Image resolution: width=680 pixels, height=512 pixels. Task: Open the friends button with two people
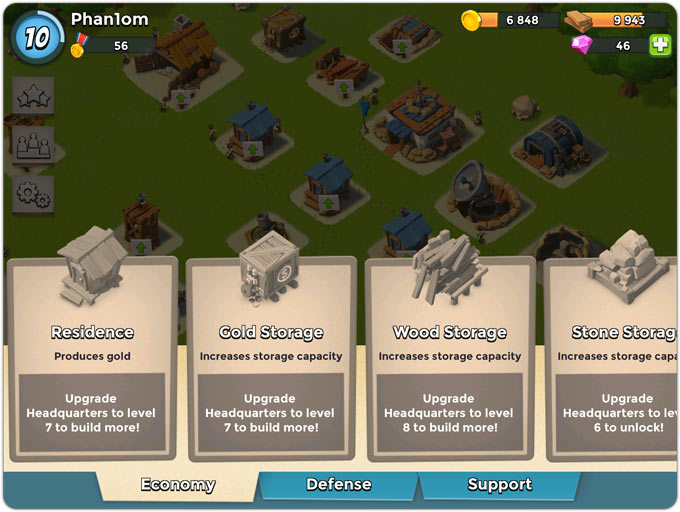[33, 144]
